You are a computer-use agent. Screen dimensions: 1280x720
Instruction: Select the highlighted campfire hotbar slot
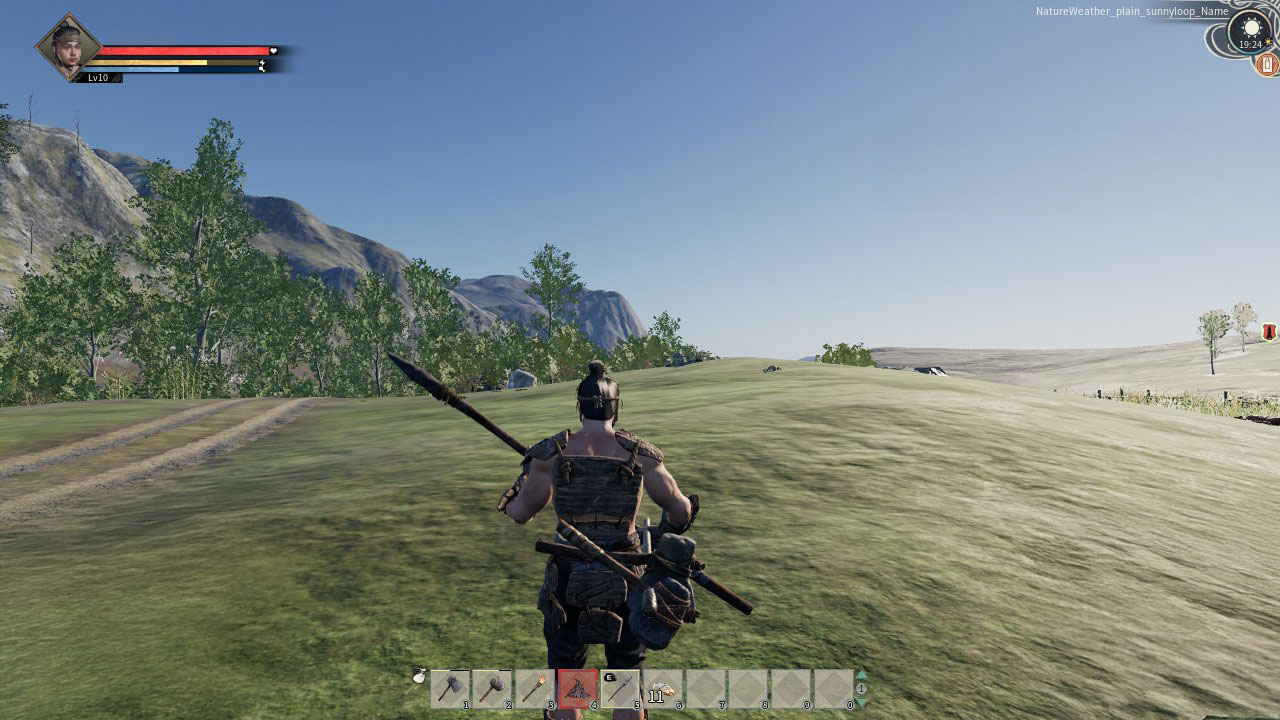[577, 688]
